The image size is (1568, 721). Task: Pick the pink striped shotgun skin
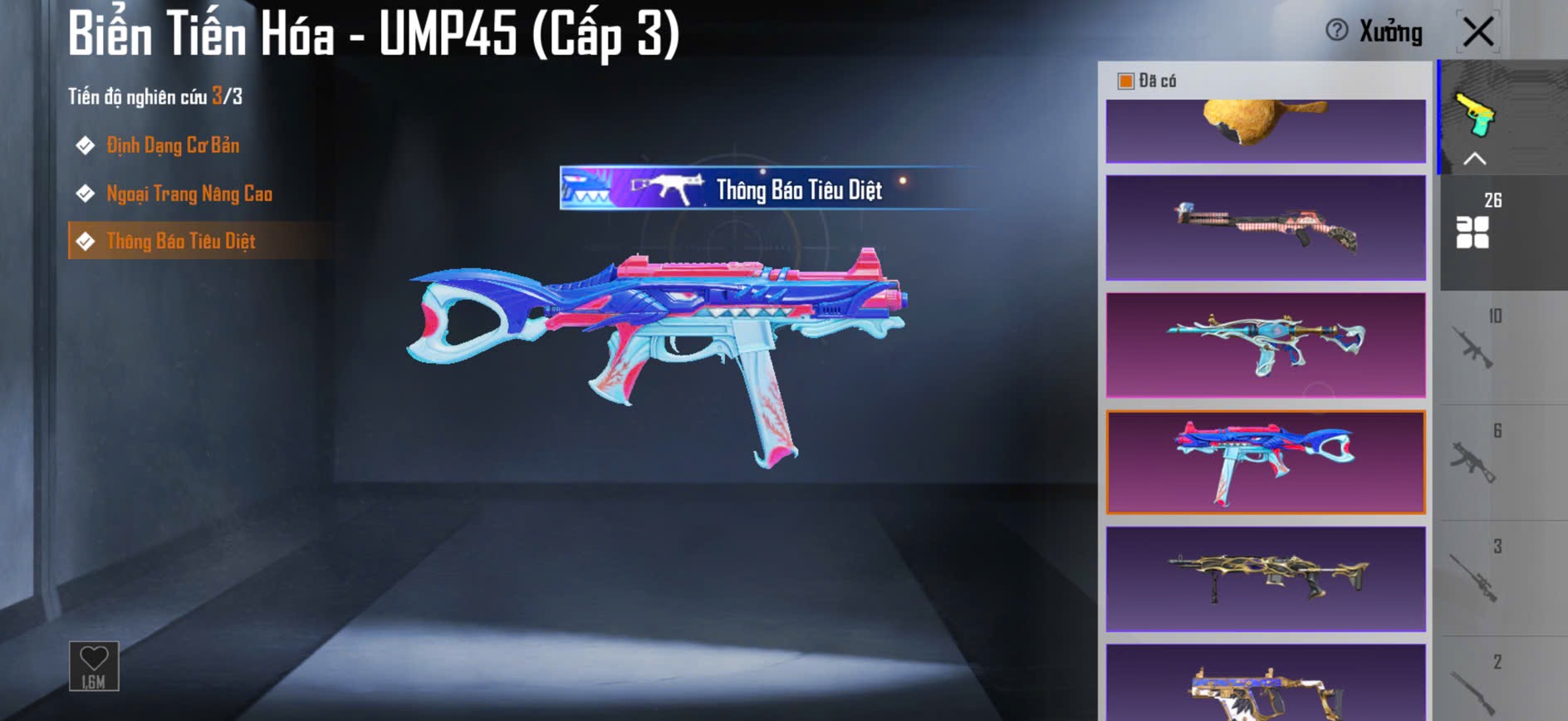[1266, 228]
